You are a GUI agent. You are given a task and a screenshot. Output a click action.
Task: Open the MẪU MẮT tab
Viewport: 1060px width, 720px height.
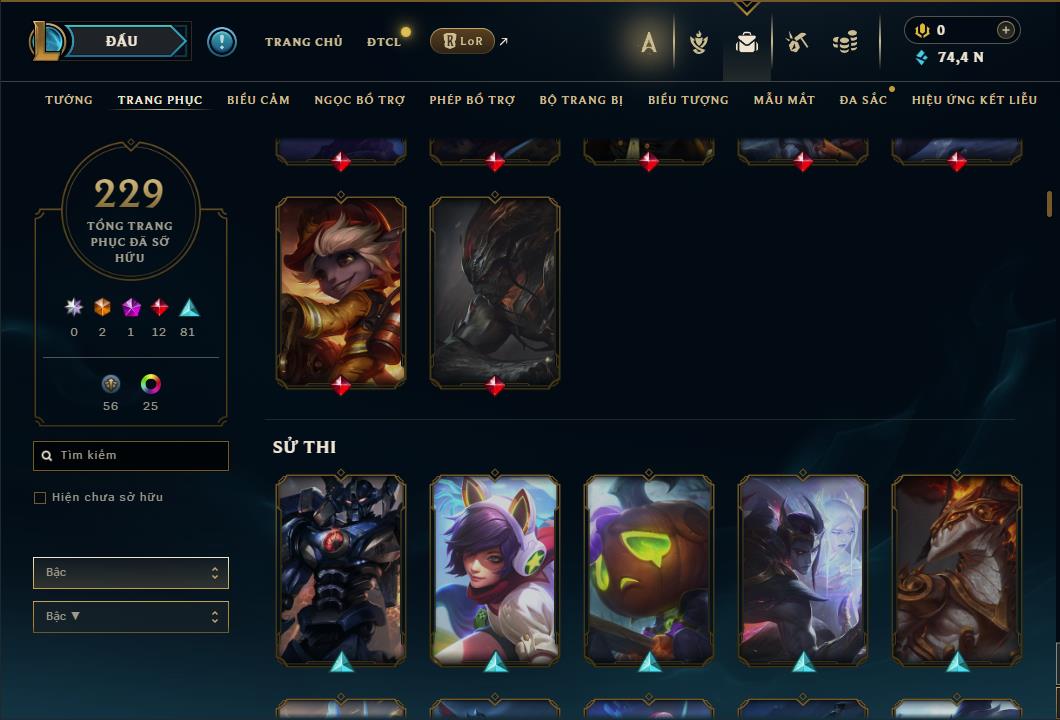[784, 100]
